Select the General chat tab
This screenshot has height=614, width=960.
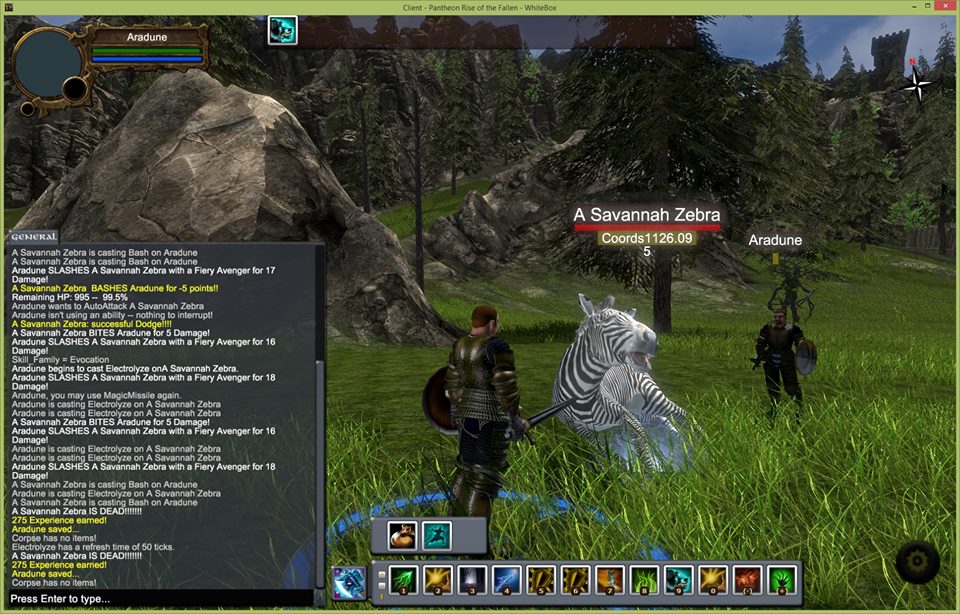coord(33,237)
